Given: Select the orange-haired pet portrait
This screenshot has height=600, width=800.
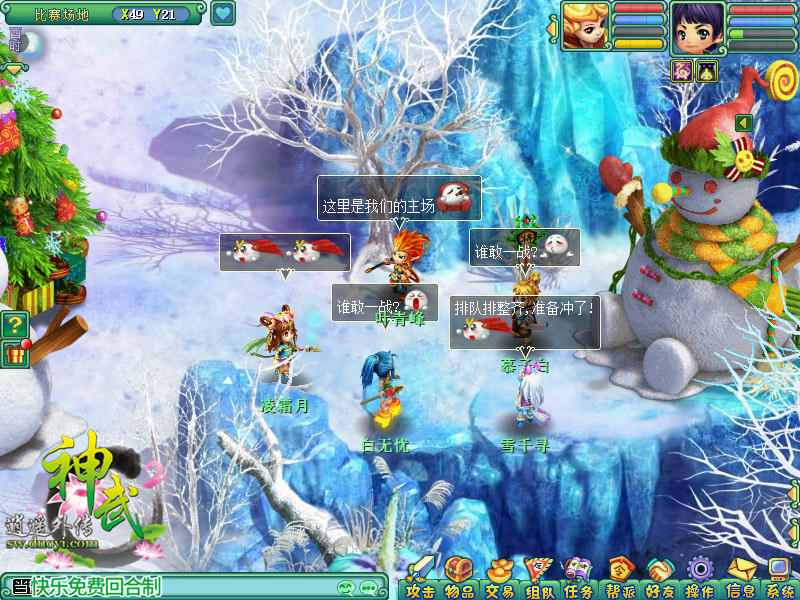Looking at the screenshot, I should tap(585, 26).
